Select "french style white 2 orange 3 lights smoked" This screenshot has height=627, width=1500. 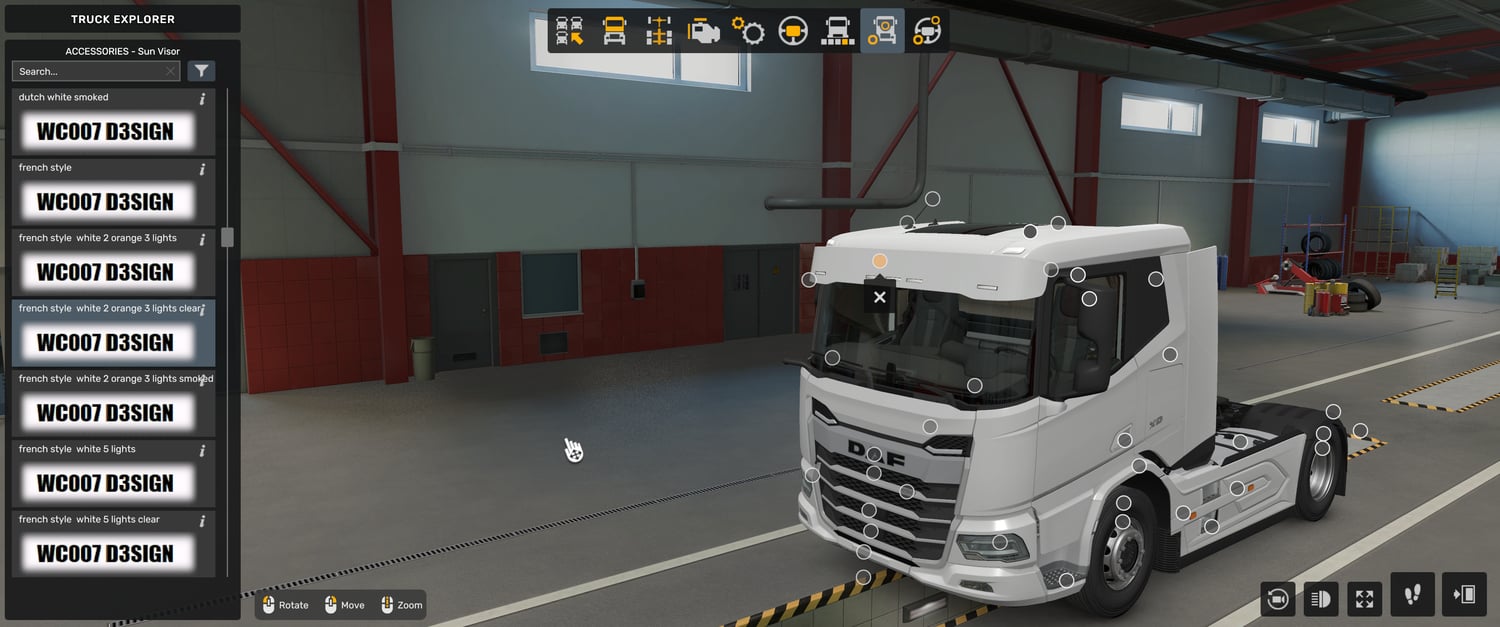(105, 412)
